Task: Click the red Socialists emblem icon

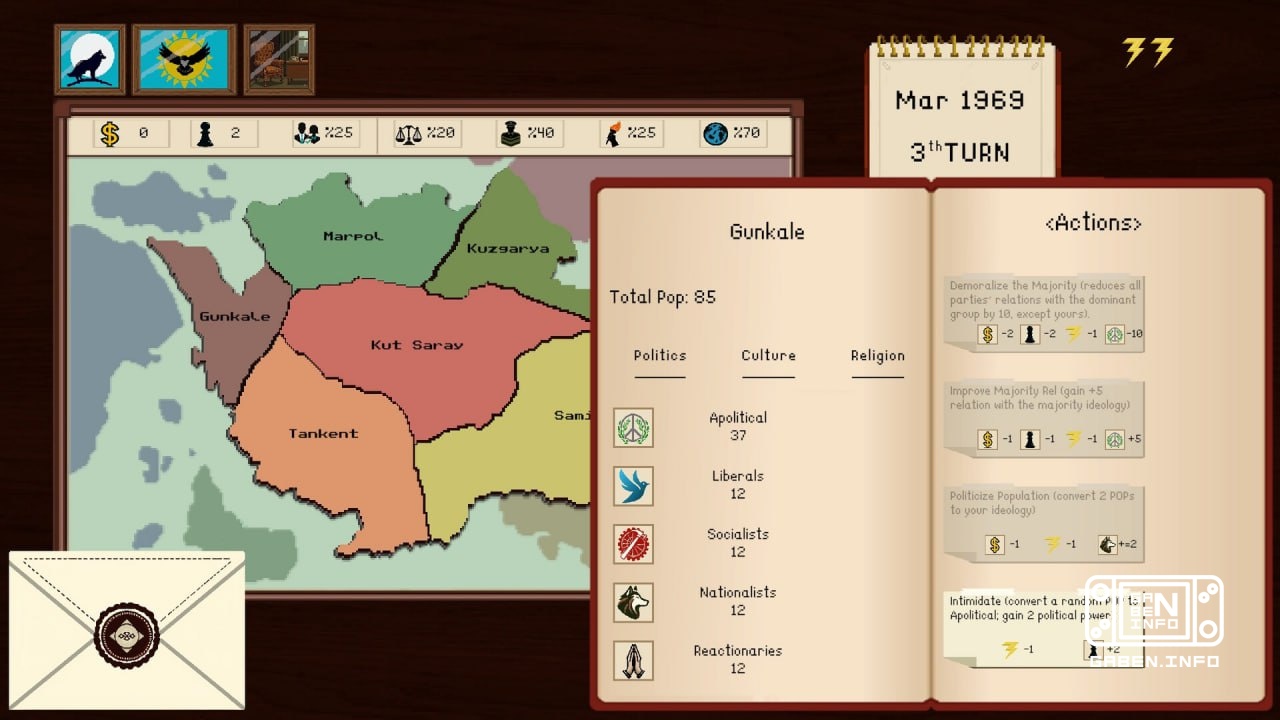Action: tap(633, 542)
